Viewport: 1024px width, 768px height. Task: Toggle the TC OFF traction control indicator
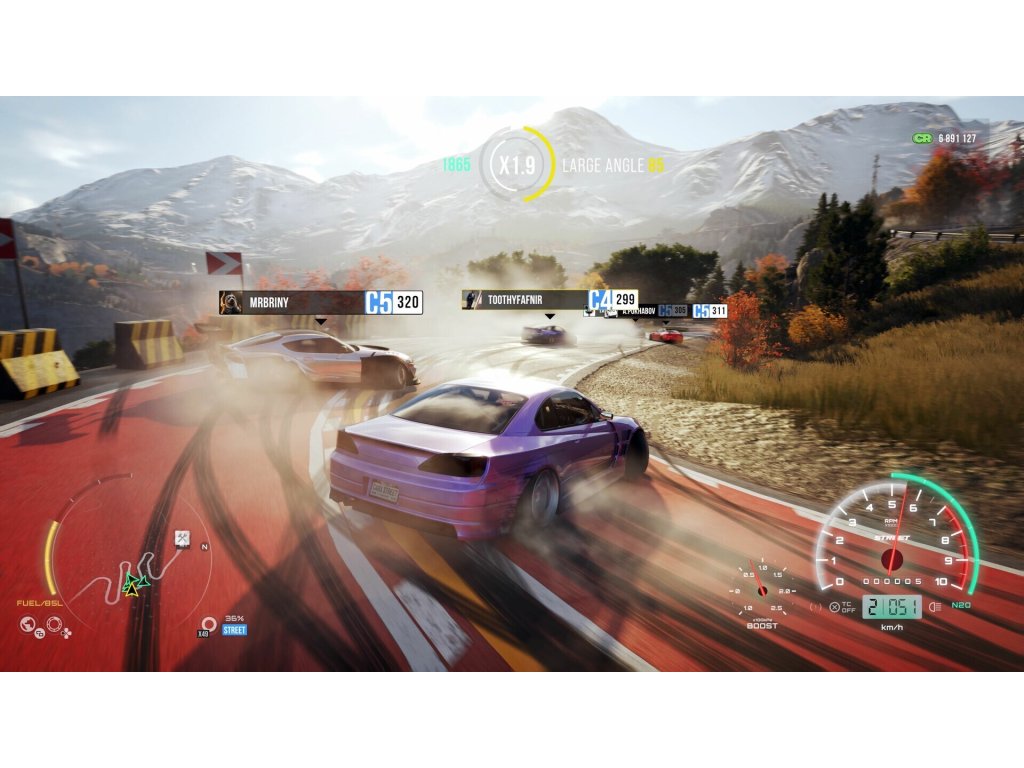click(x=842, y=607)
